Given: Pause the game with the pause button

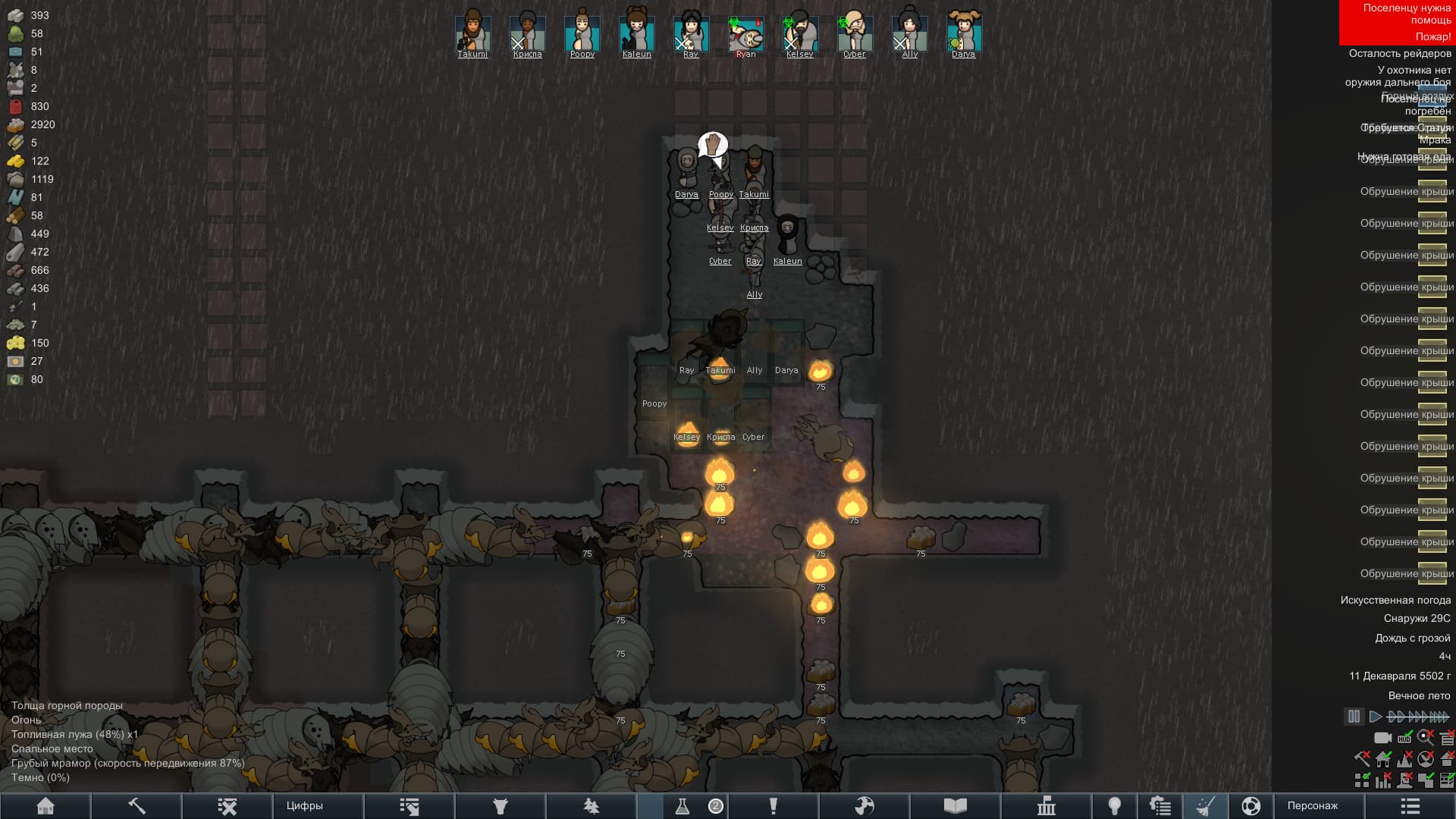Looking at the screenshot, I should coord(1354,716).
